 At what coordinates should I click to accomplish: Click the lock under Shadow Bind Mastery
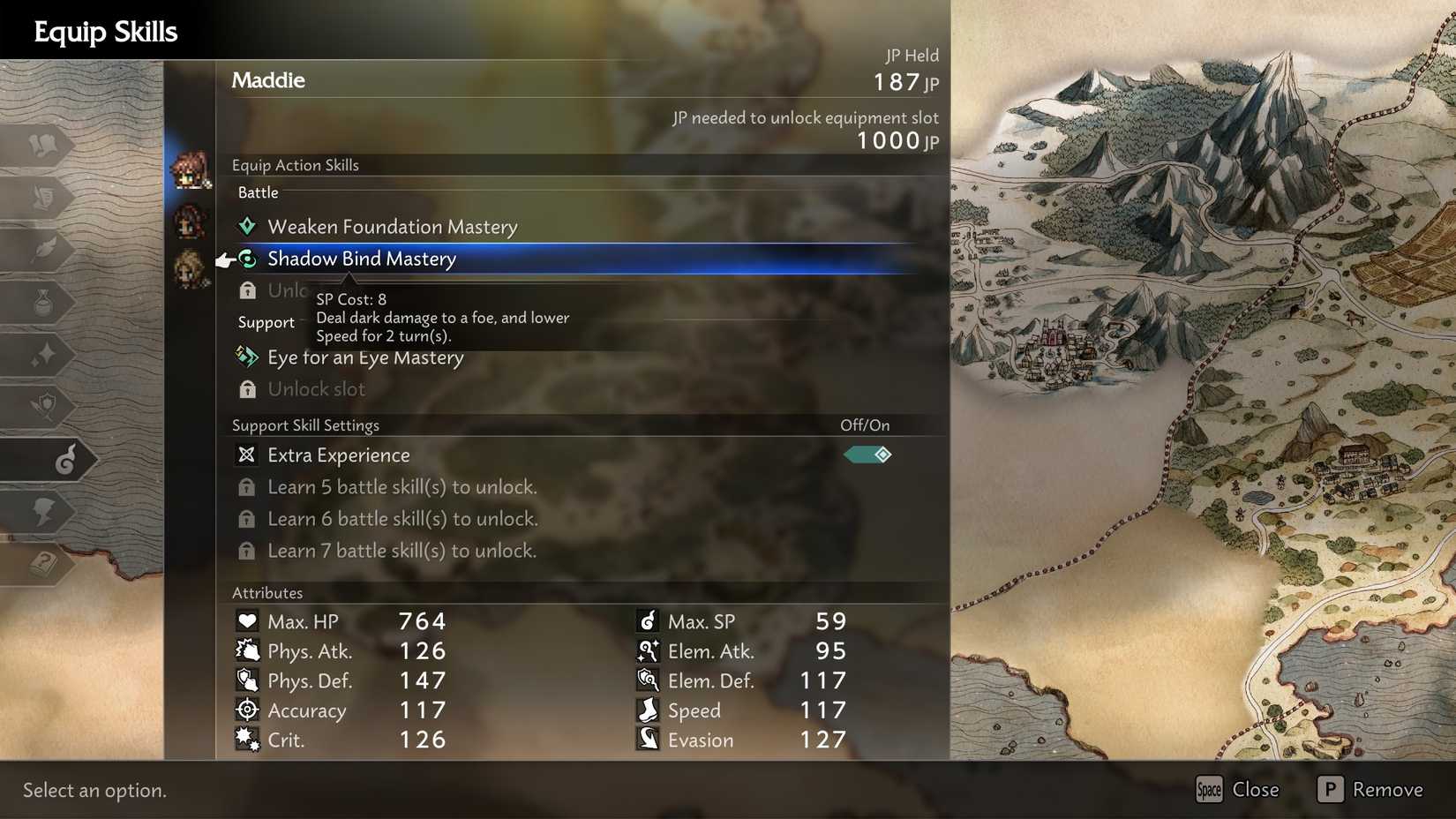click(247, 290)
